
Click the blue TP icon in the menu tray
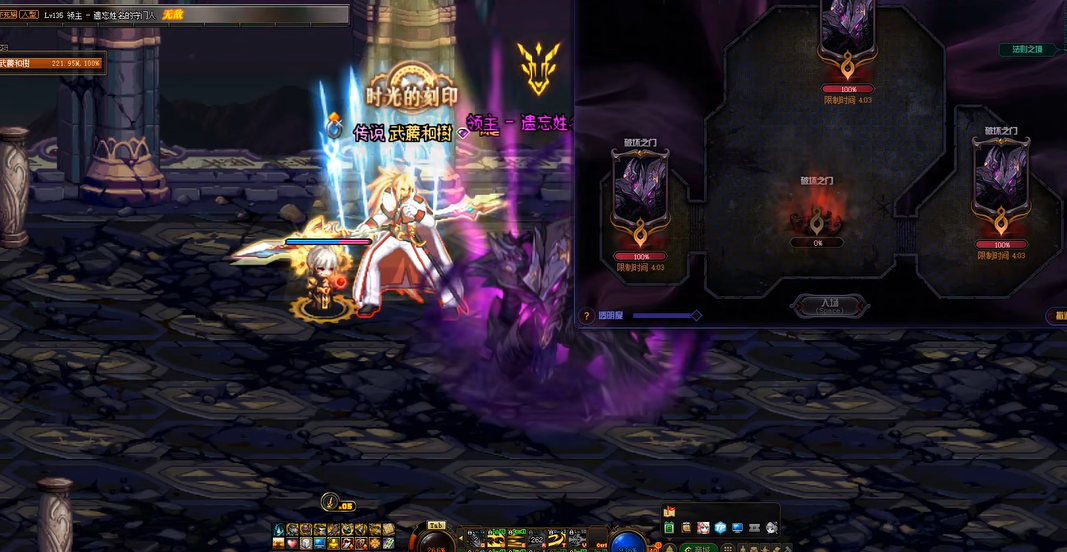click(x=720, y=527)
